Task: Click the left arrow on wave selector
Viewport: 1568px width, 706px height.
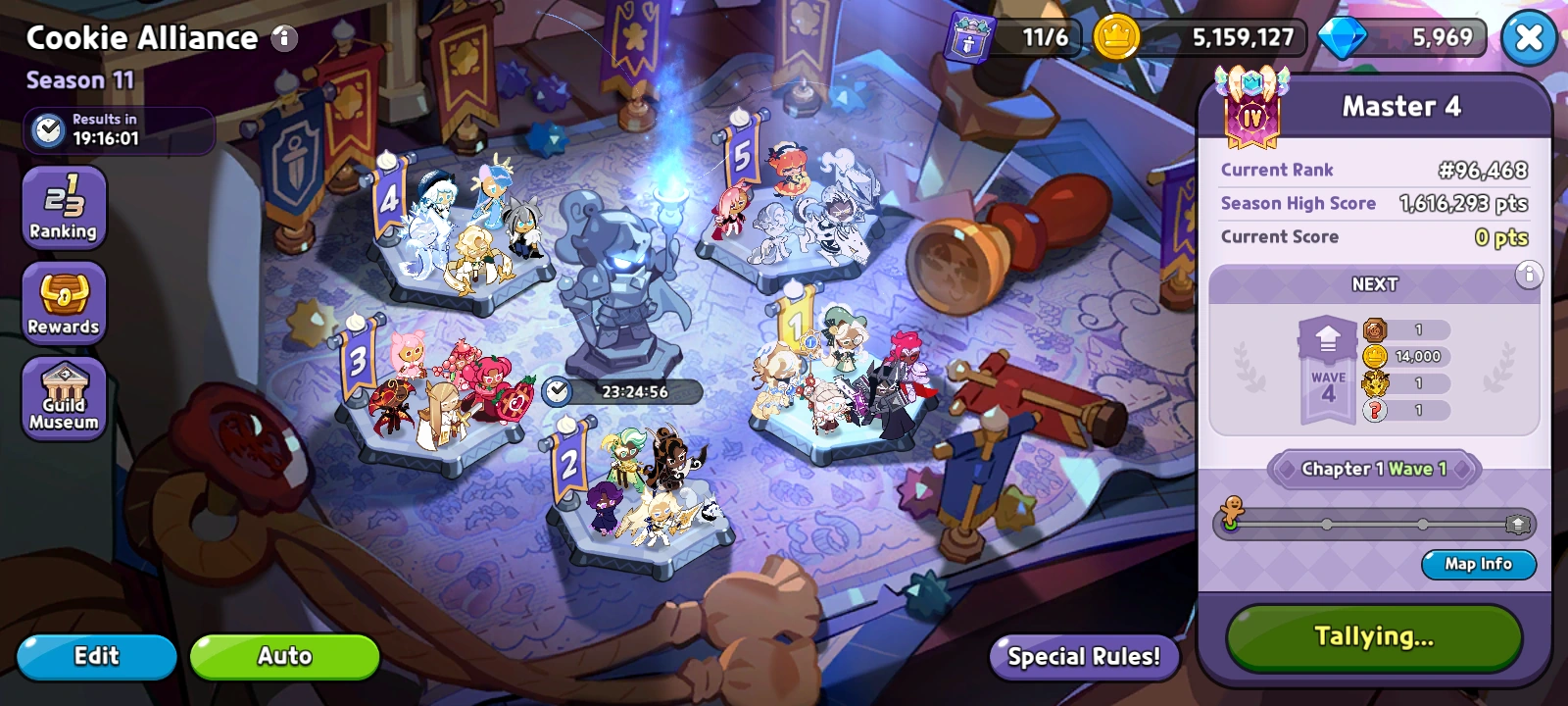Action: coord(1288,469)
